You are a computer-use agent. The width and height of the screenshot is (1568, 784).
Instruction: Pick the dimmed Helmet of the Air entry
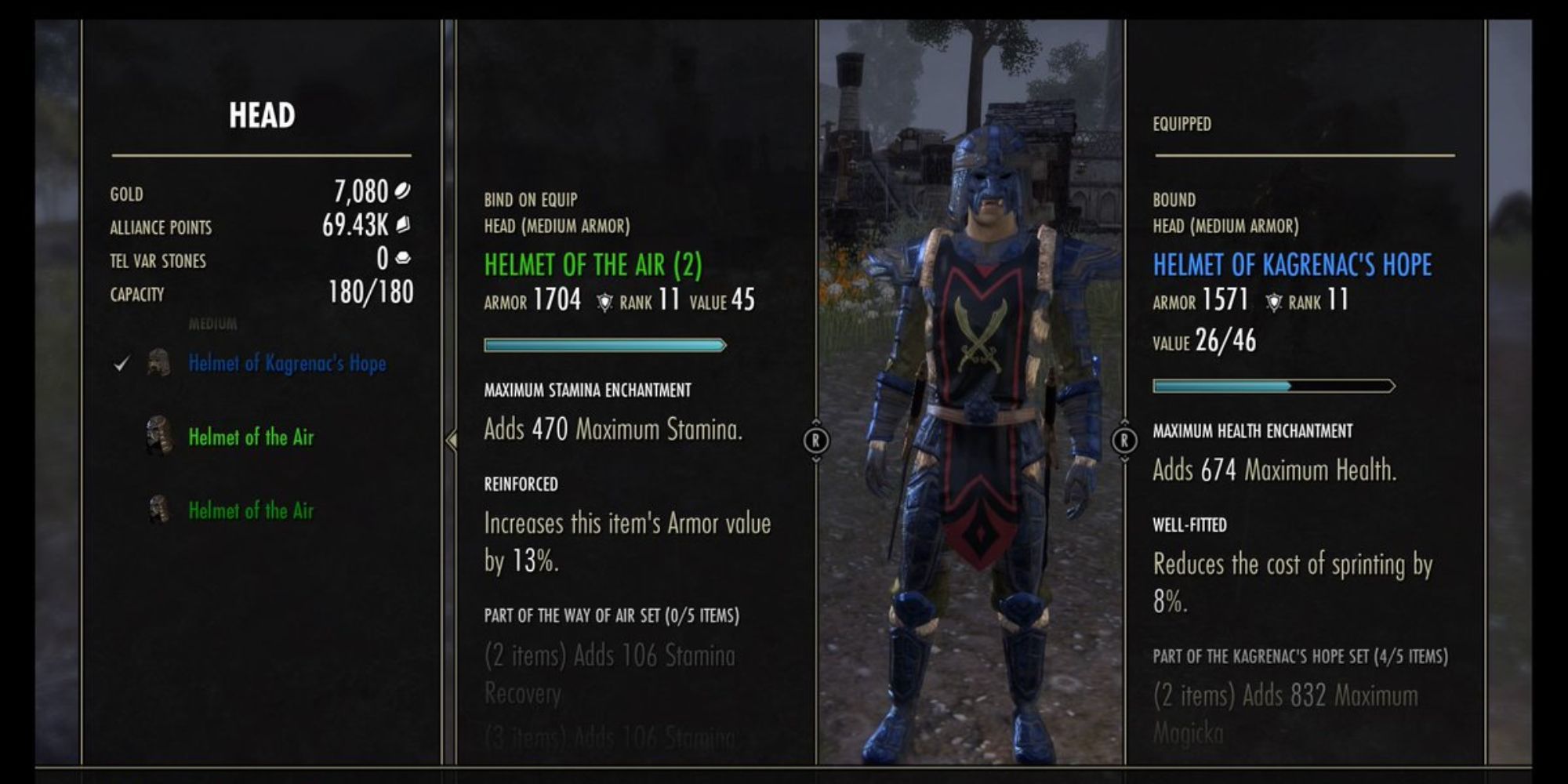(251, 510)
